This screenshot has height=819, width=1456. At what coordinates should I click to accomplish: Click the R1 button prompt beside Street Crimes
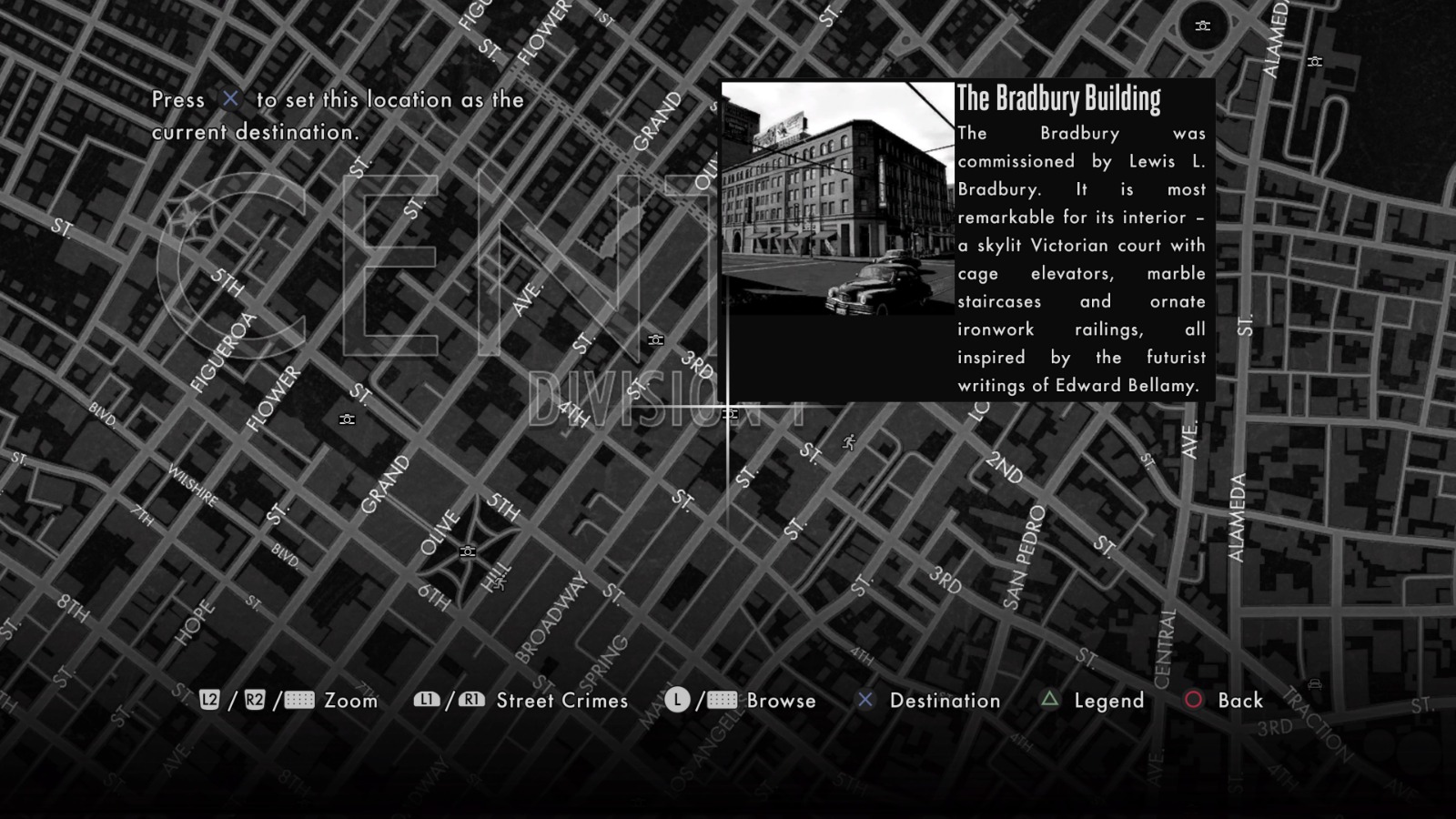click(470, 701)
